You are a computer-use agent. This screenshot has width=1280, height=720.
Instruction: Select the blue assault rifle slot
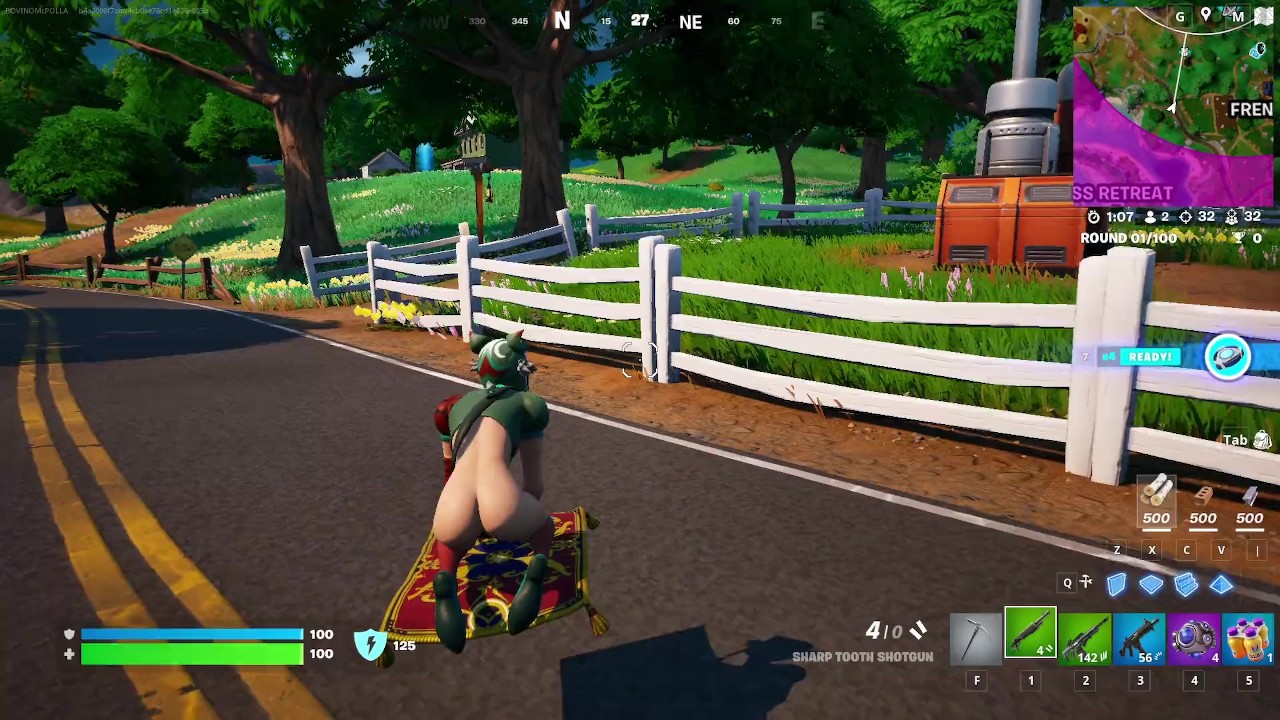1139,638
